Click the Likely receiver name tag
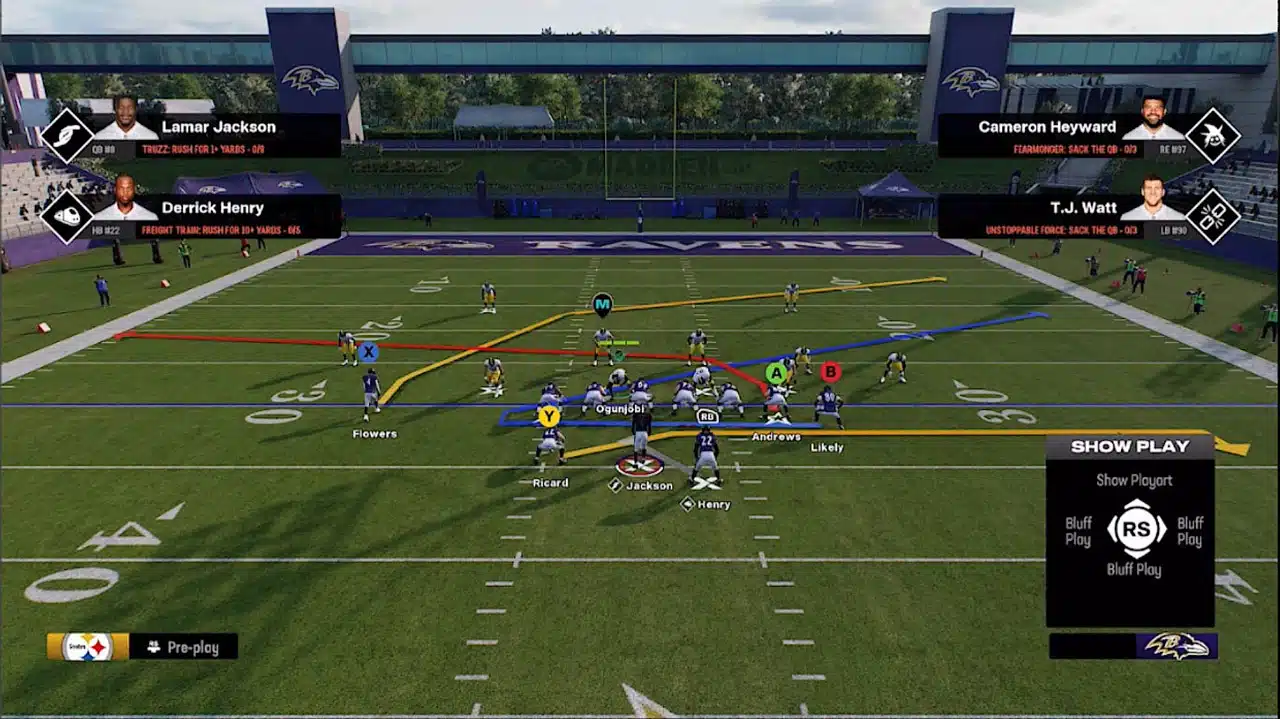This screenshot has height=719, width=1280. pyautogui.click(x=827, y=448)
